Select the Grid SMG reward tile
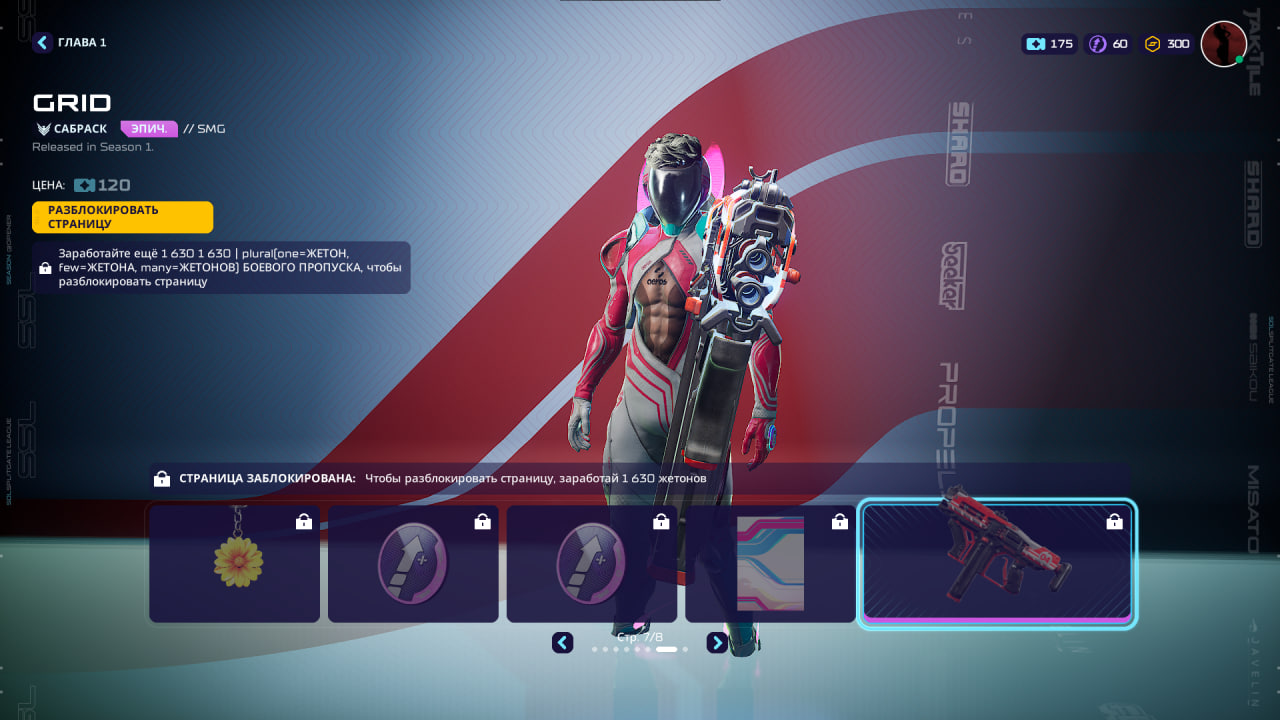 tap(997, 564)
